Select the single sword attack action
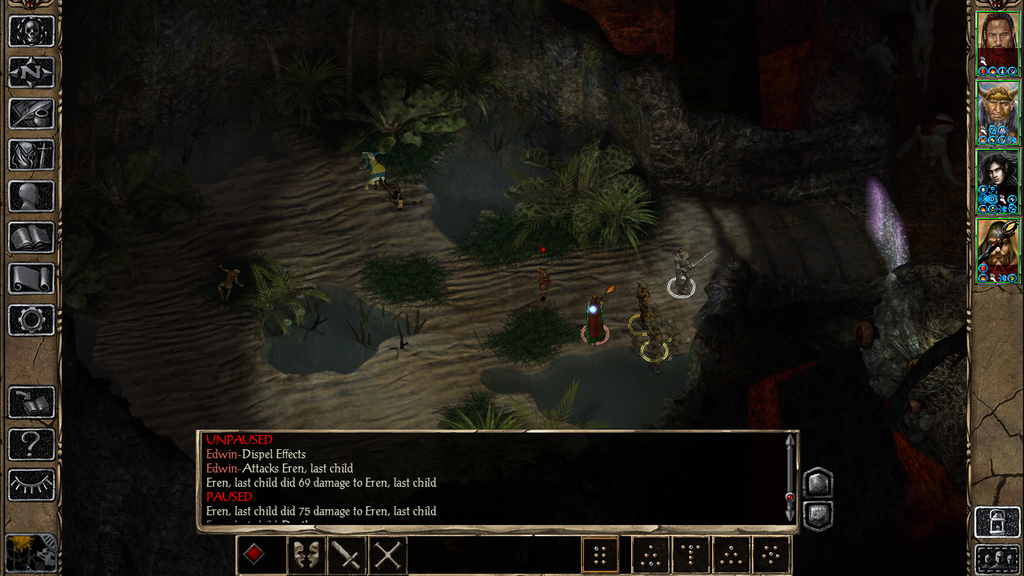The height and width of the screenshot is (576, 1024). [346, 555]
